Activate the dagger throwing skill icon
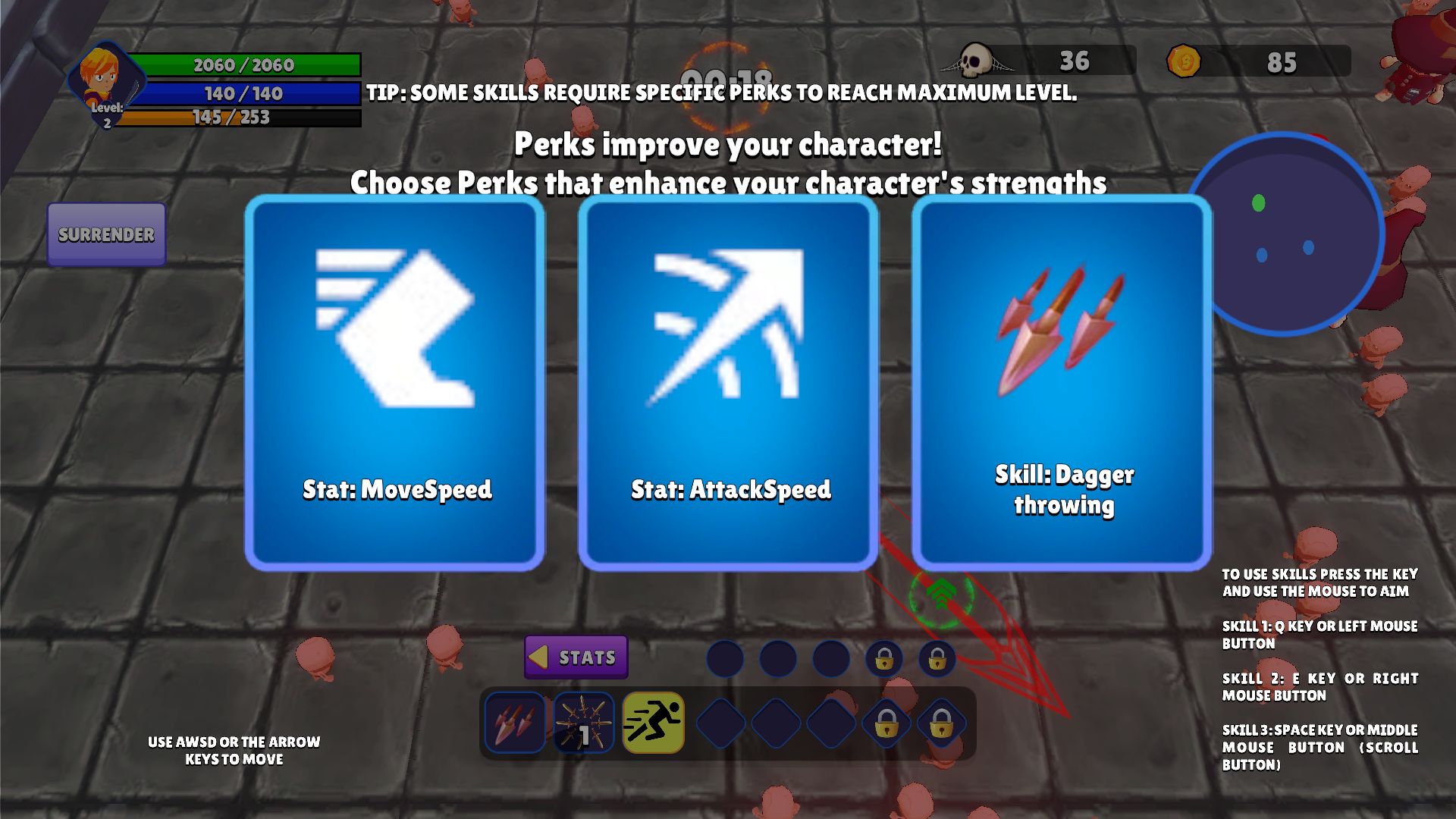Image resolution: width=1456 pixels, height=819 pixels. [515, 723]
